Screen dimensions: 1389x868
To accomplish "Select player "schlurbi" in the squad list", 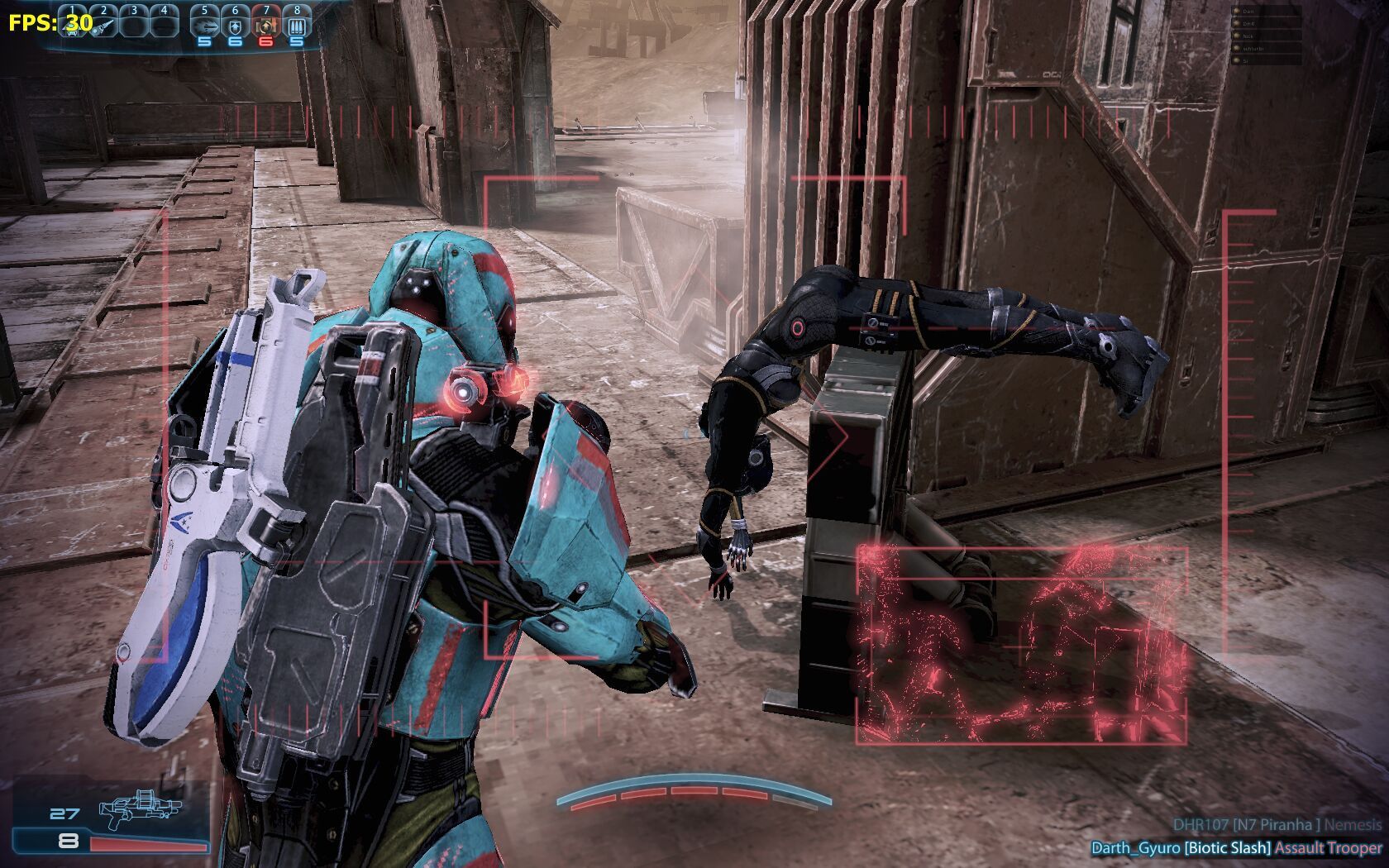I will [x=1255, y=49].
